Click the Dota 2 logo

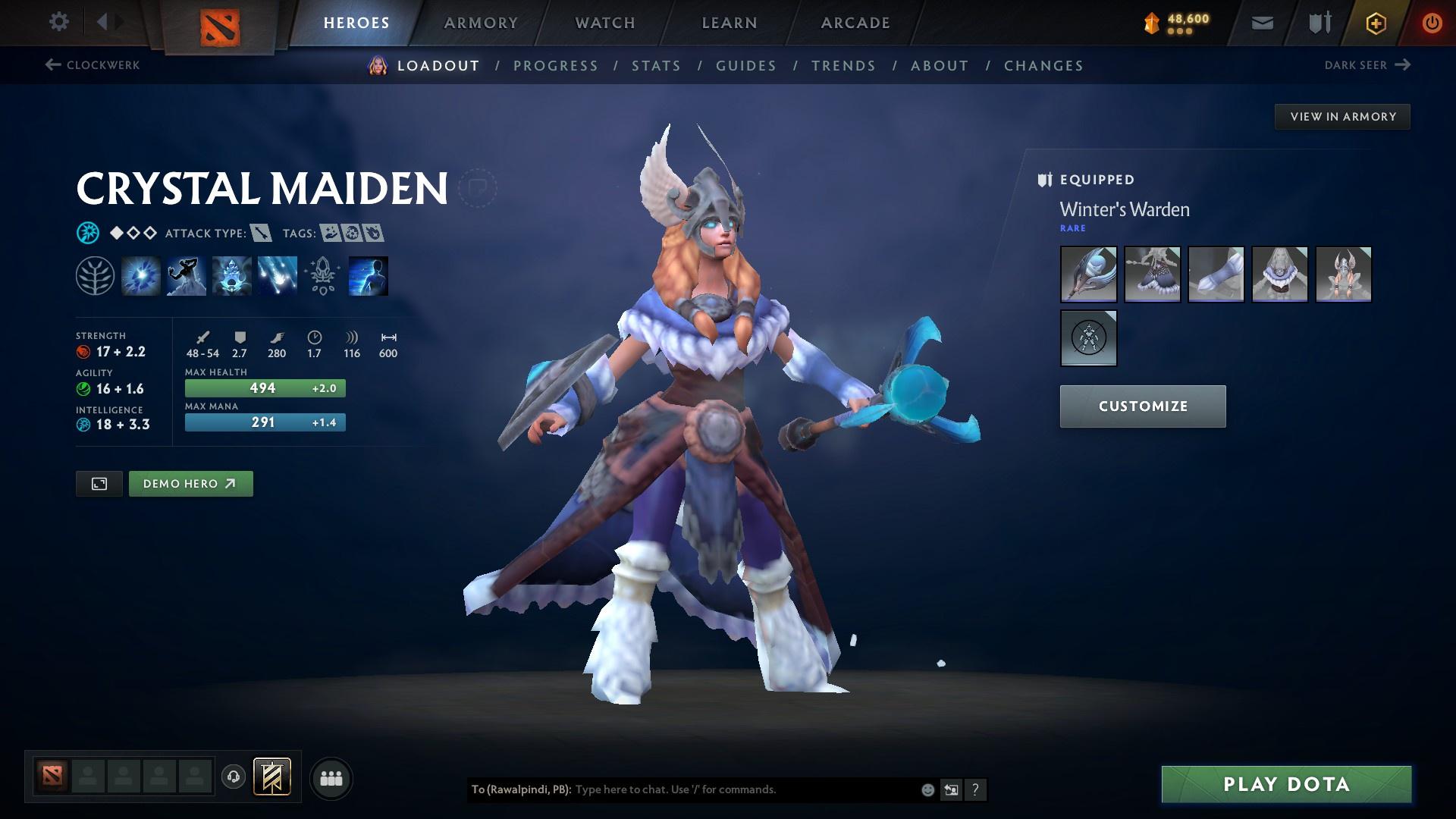coord(218,23)
